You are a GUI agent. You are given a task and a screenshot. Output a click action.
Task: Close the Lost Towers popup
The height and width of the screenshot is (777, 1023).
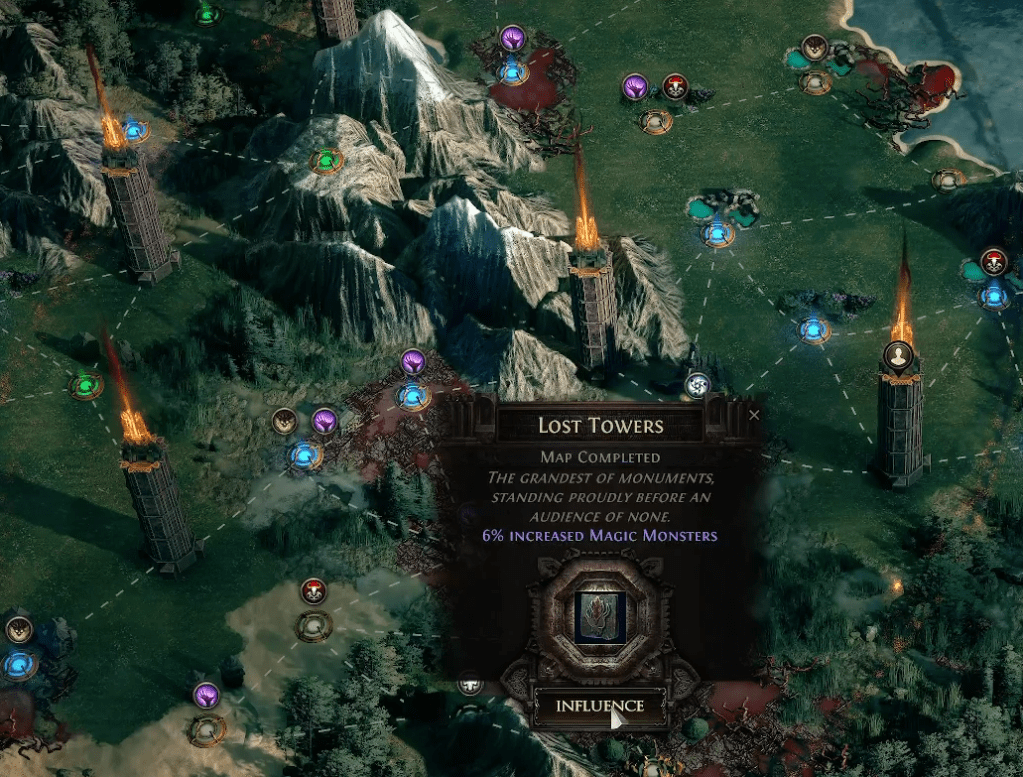(754, 414)
